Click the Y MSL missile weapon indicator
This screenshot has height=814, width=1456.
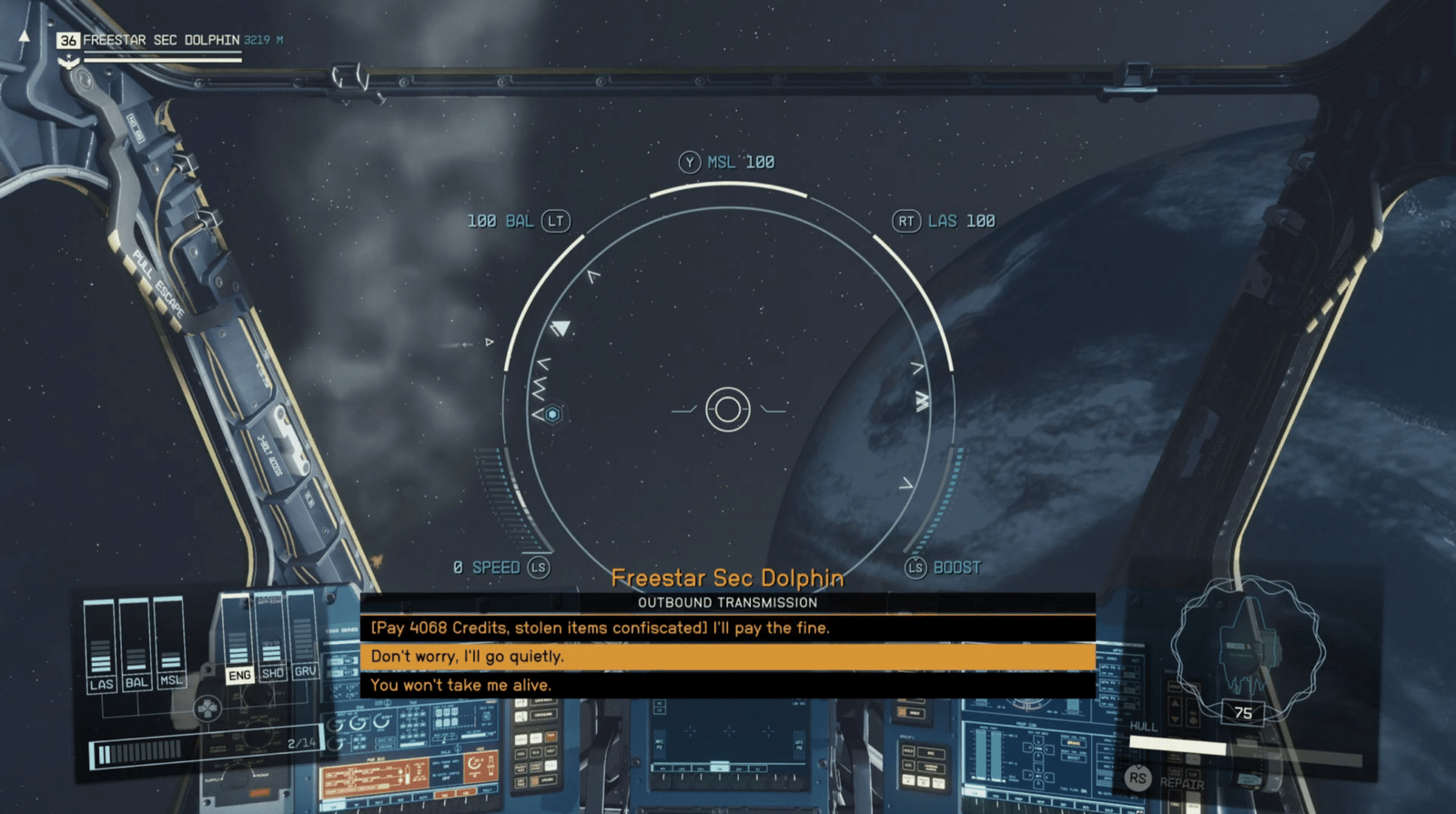click(x=726, y=162)
